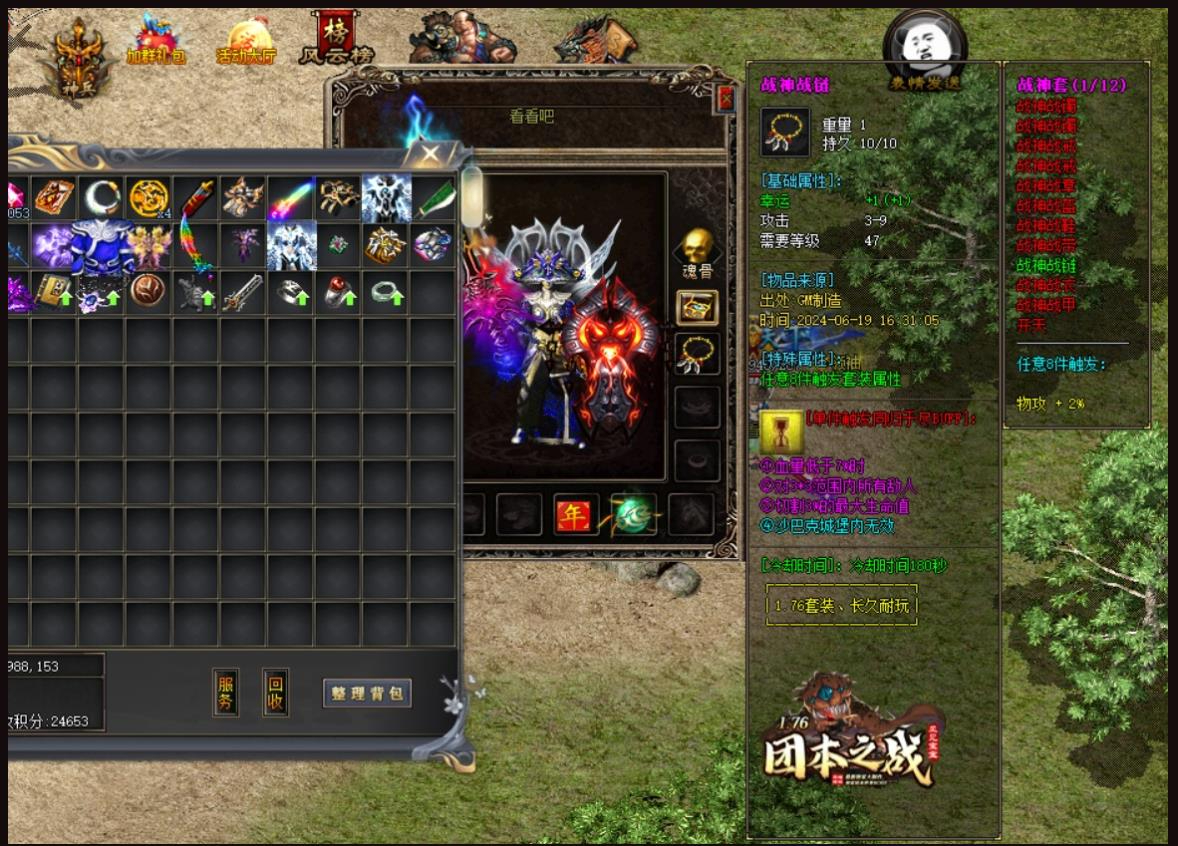1178x846 pixels.
Task: Click the 表情发送 emoji send button
Action: 924,52
